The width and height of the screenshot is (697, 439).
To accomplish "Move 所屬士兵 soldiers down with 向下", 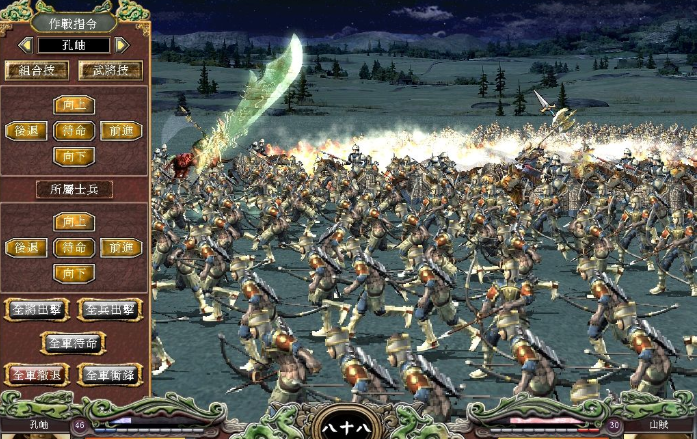I will pos(74,272).
